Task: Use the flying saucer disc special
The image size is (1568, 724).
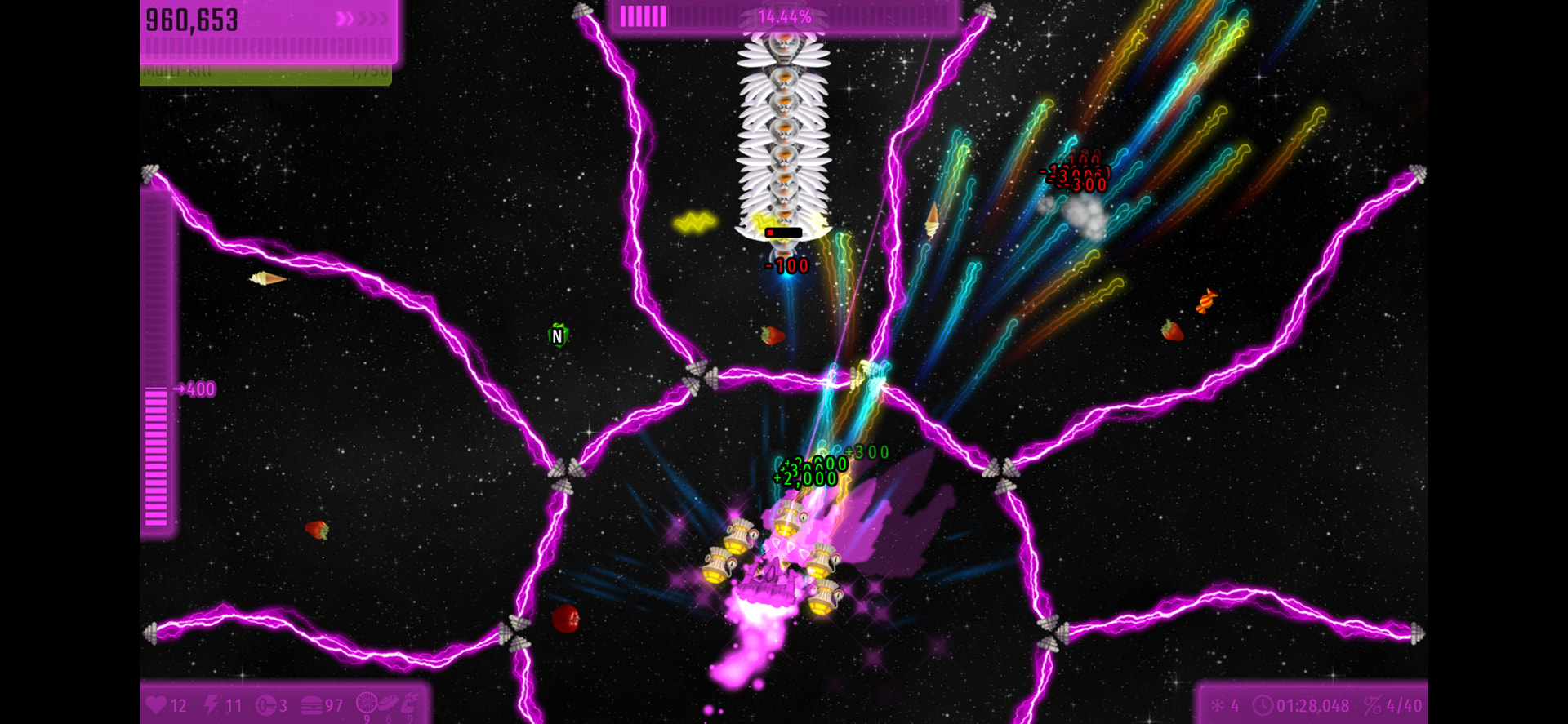Action: (389, 703)
